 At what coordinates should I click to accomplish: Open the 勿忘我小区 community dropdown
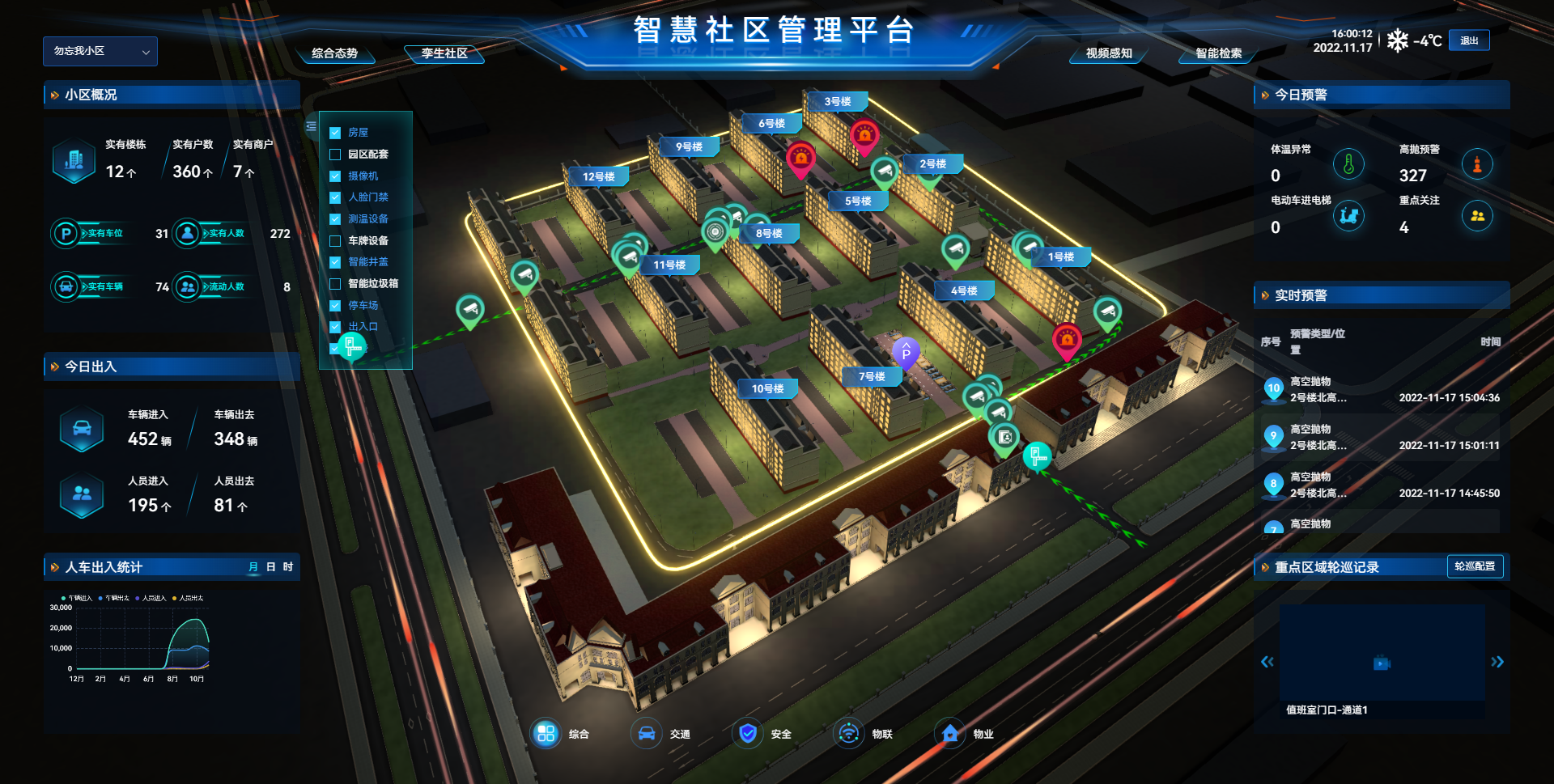100,51
